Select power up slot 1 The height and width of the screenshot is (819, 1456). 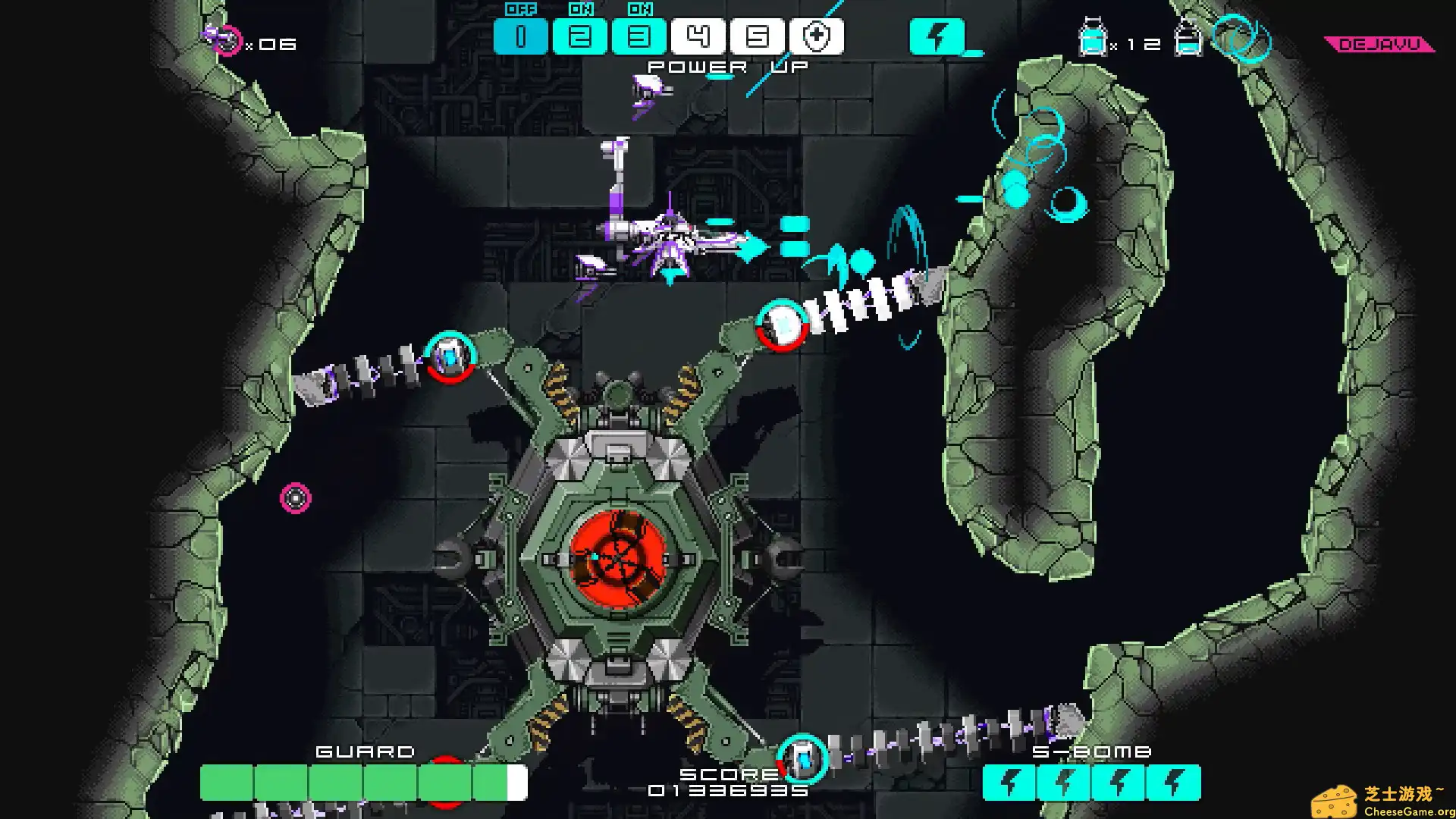(520, 36)
